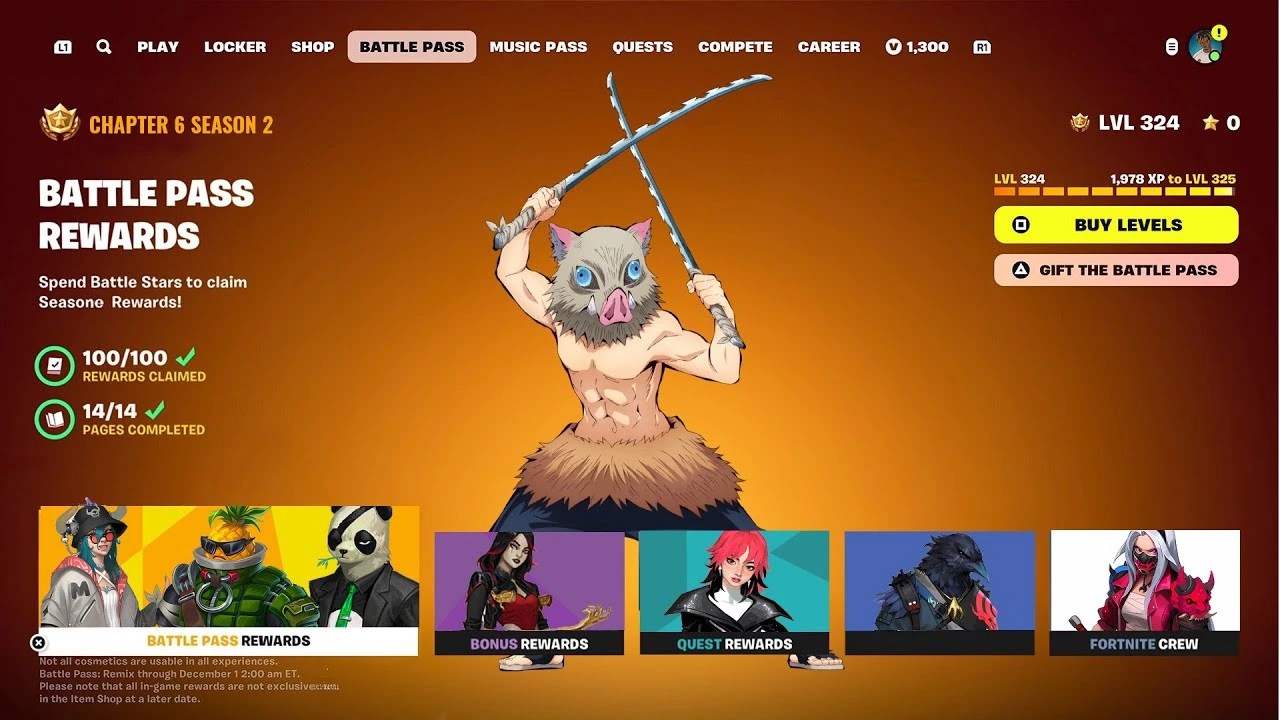The height and width of the screenshot is (720, 1280).
Task: Click the L1 shoulder button icon
Action: click(x=62, y=46)
